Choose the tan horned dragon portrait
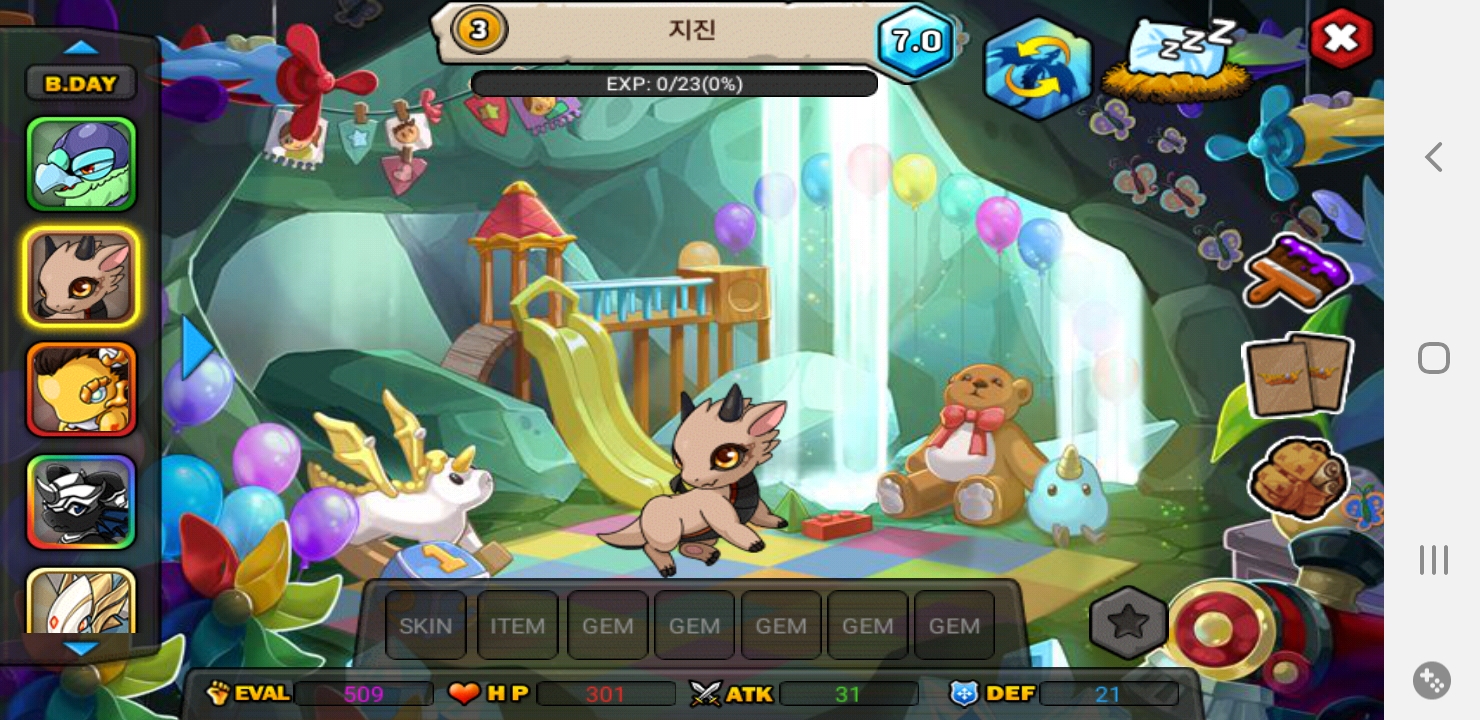 pyautogui.click(x=81, y=277)
